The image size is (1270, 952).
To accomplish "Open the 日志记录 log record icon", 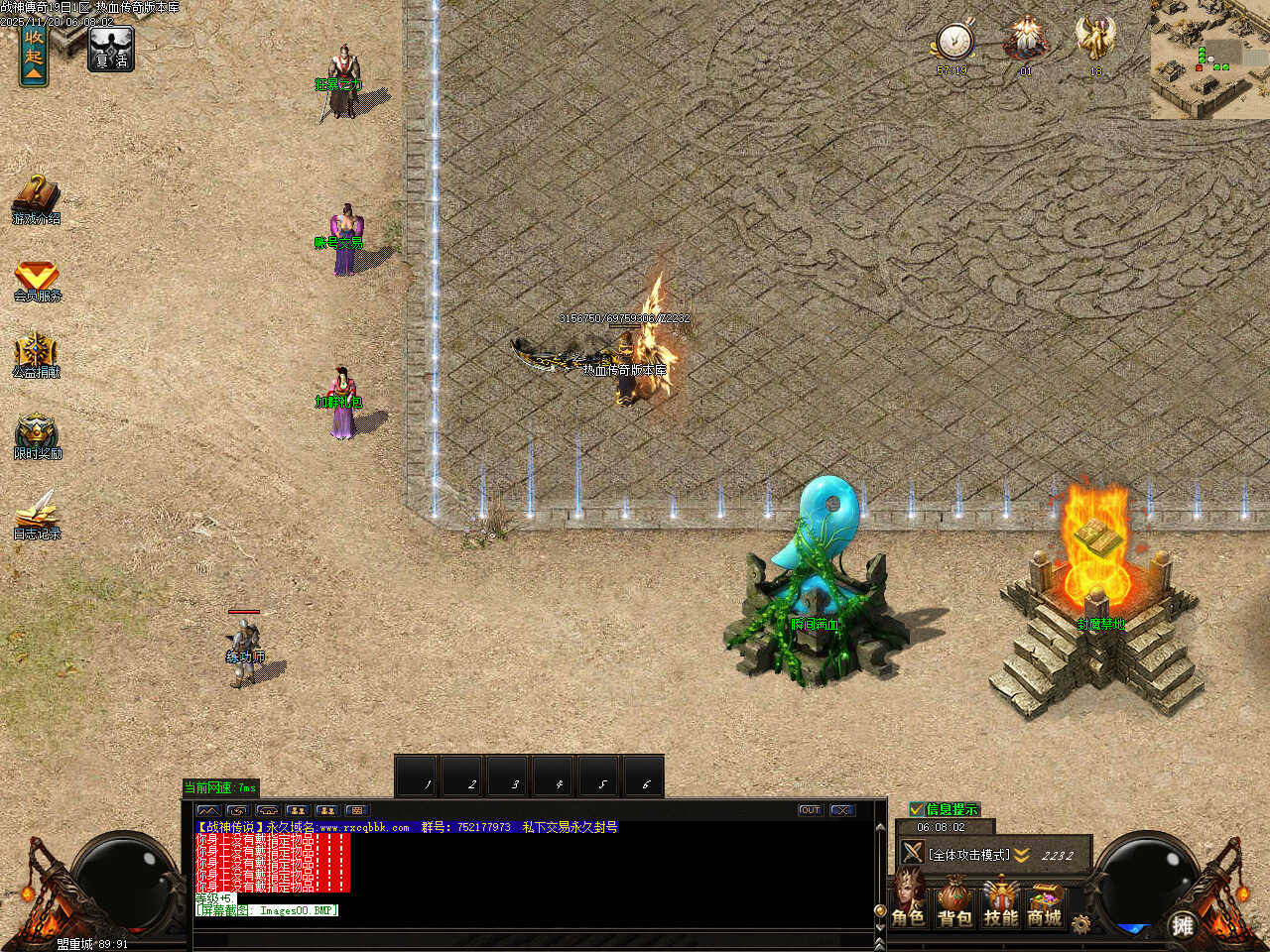I will coord(37,514).
